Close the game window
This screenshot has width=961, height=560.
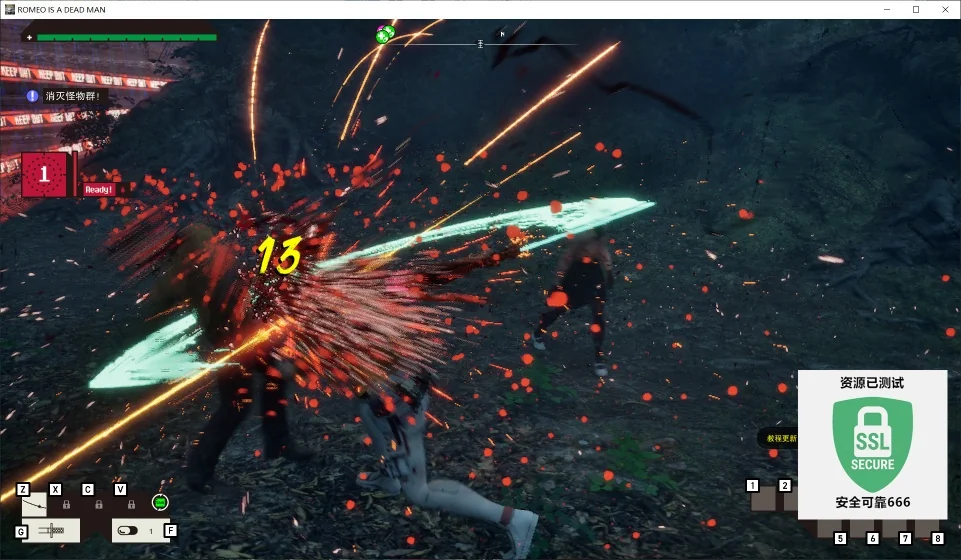point(944,9)
